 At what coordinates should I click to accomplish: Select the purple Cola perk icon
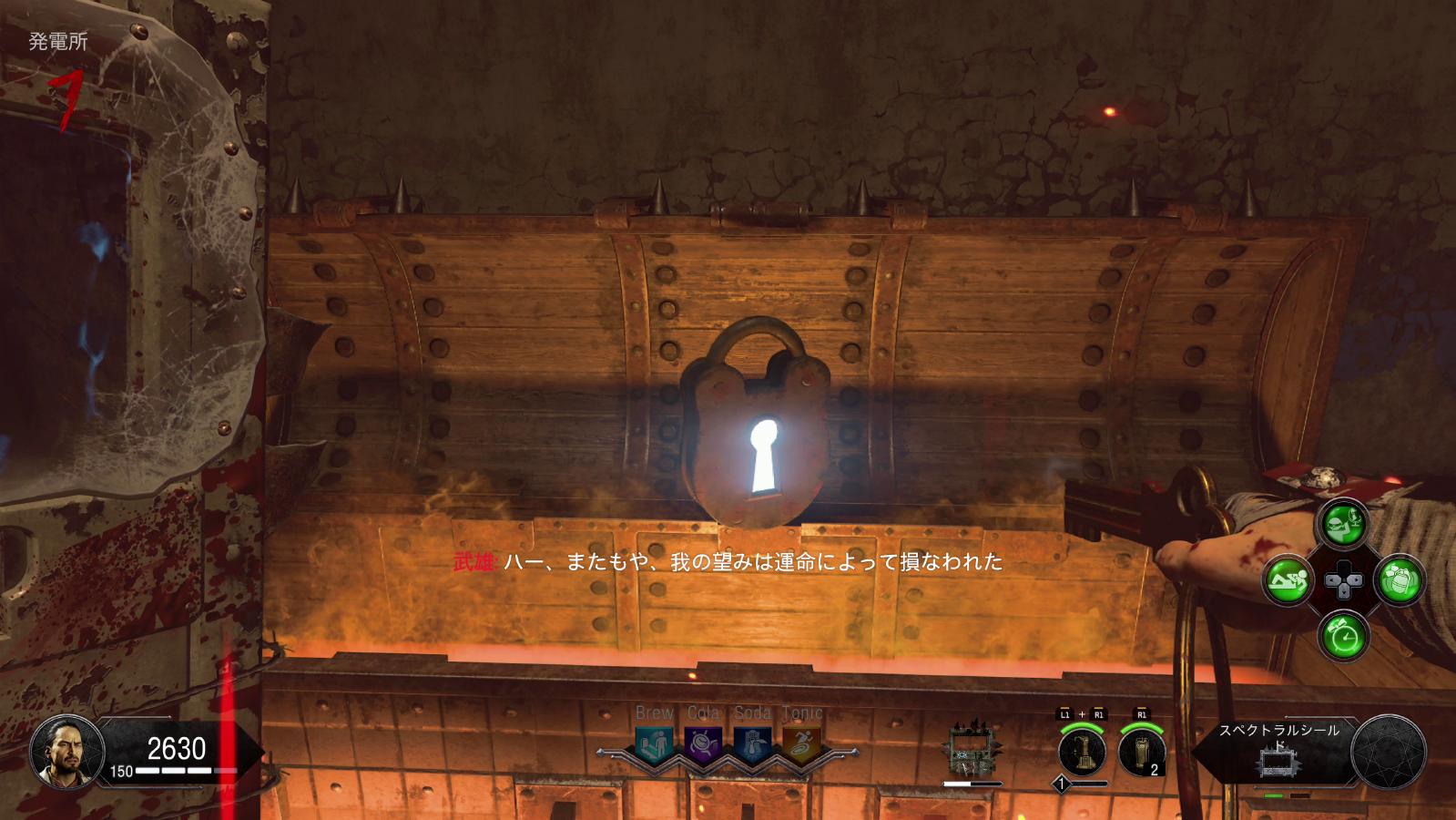click(703, 745)
